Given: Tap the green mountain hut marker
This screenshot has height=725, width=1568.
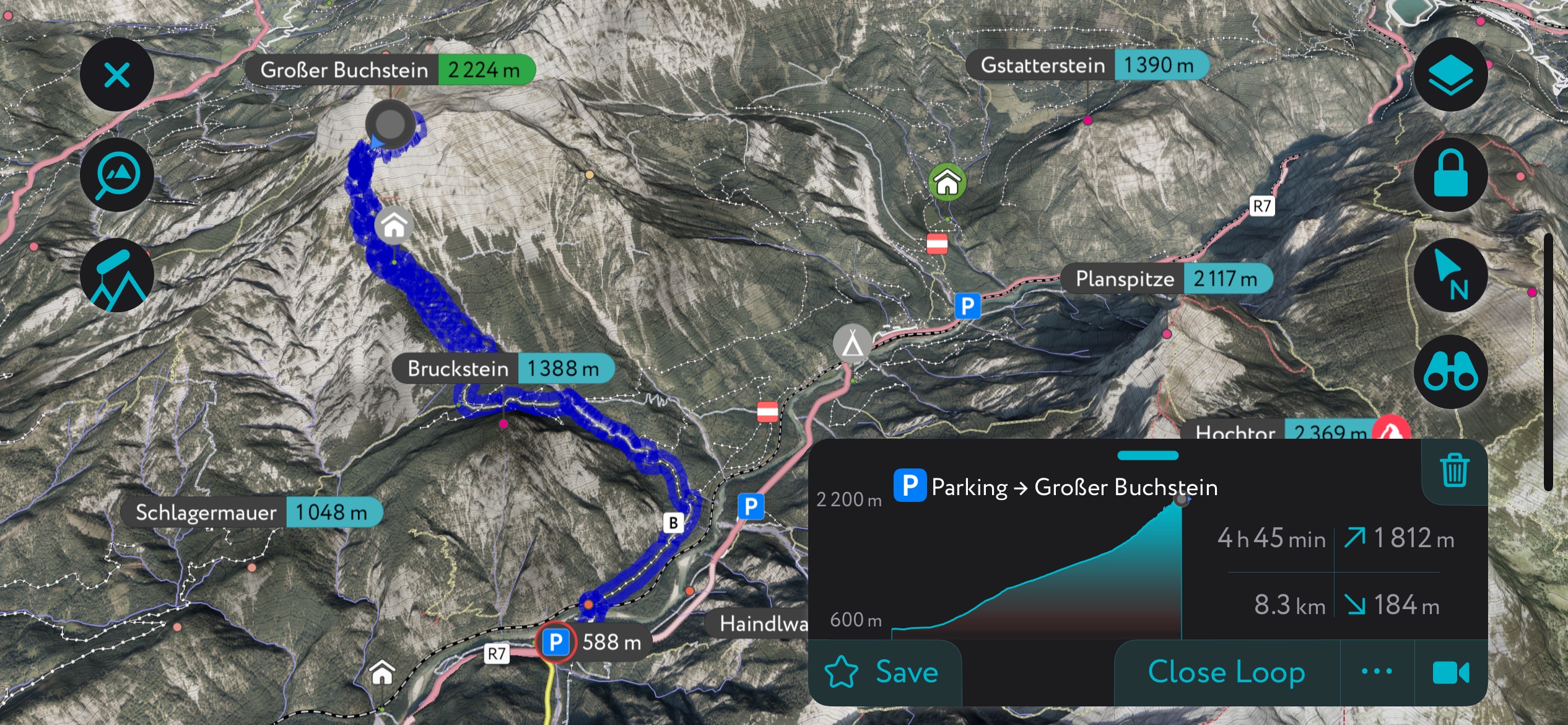Looking at the screenshot, I should pyautogui.click(x=947, y=182).
